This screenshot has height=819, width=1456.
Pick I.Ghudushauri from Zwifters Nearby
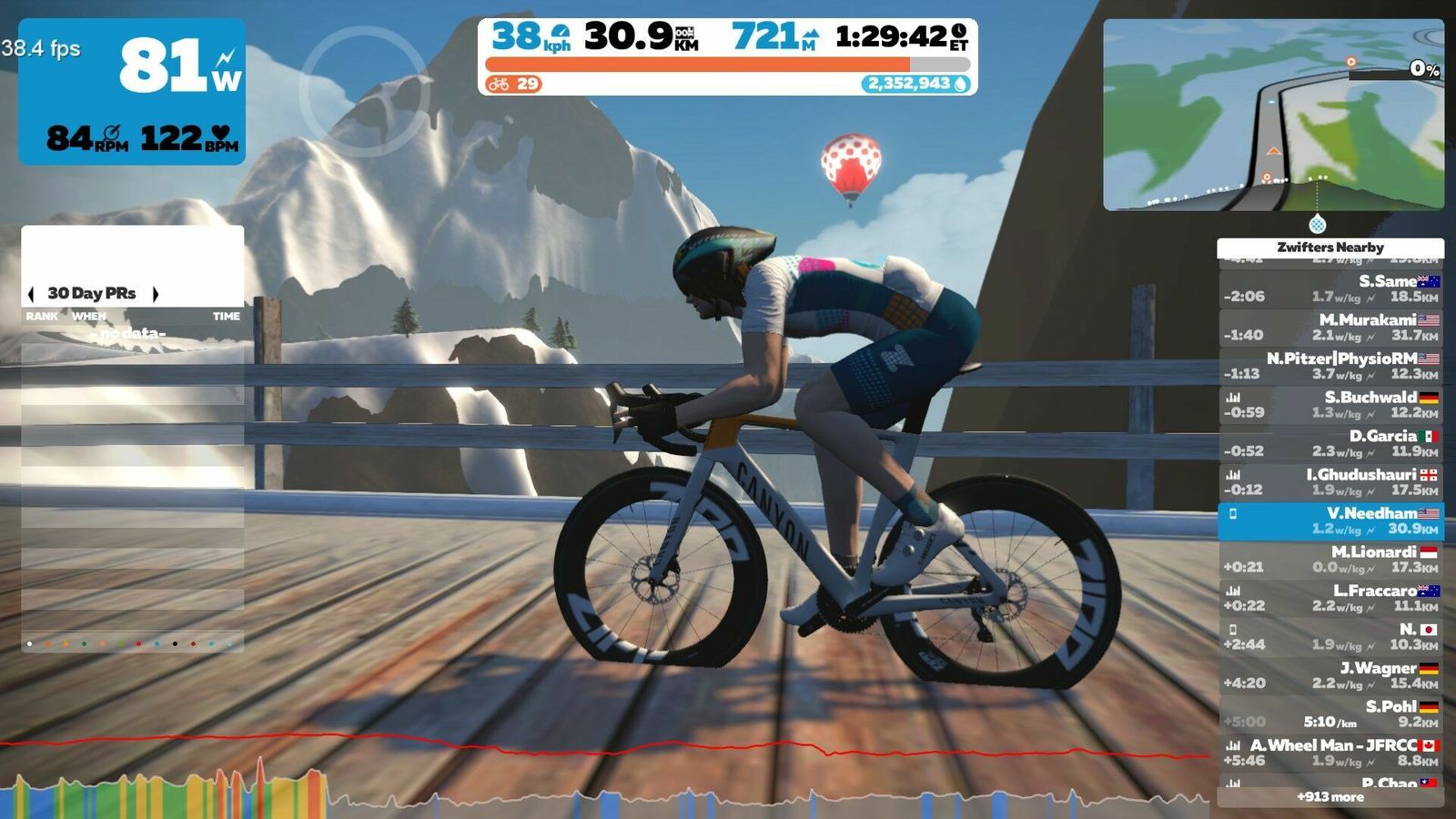tap(1330, 482)
